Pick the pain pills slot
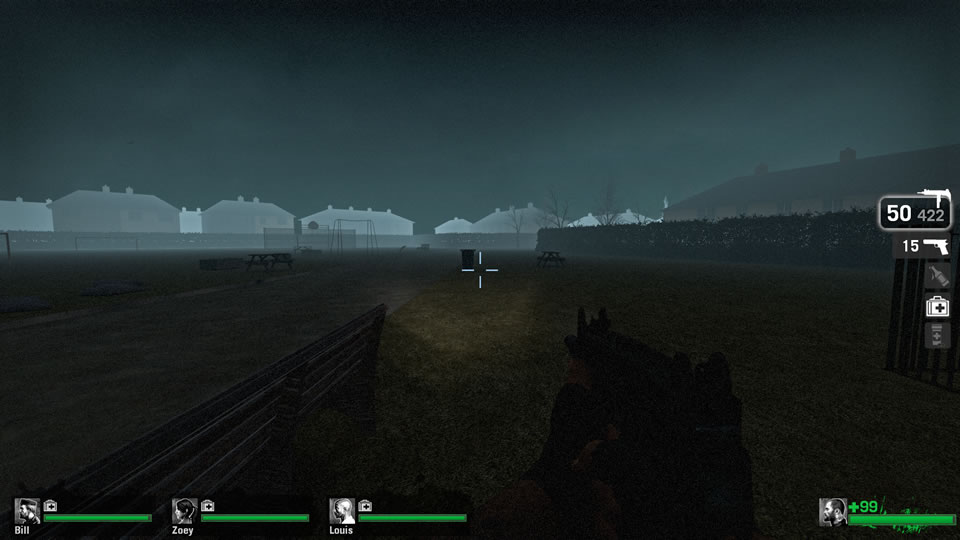The width and height of the screenshot is (960, 540). (x=937, y=336)
